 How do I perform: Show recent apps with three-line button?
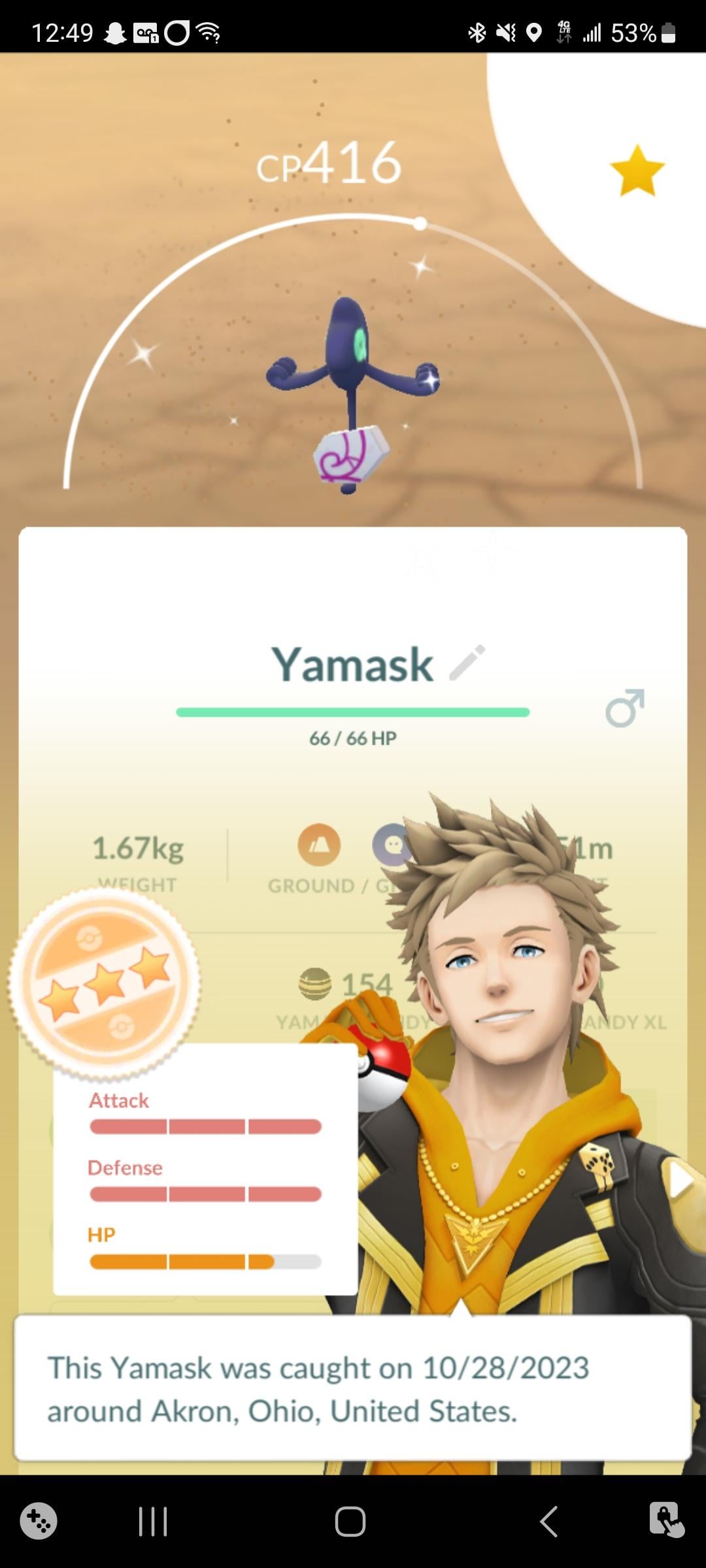coord(153,1522)
